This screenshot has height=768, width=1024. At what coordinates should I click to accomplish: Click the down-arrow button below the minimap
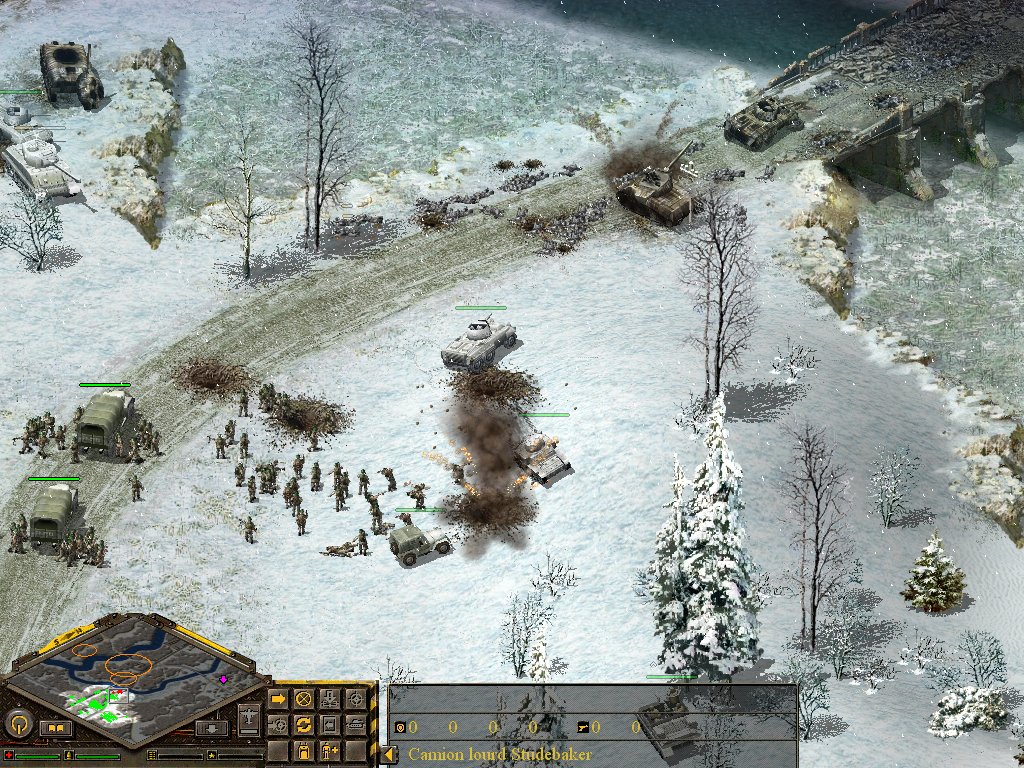[x=210, y=727]
